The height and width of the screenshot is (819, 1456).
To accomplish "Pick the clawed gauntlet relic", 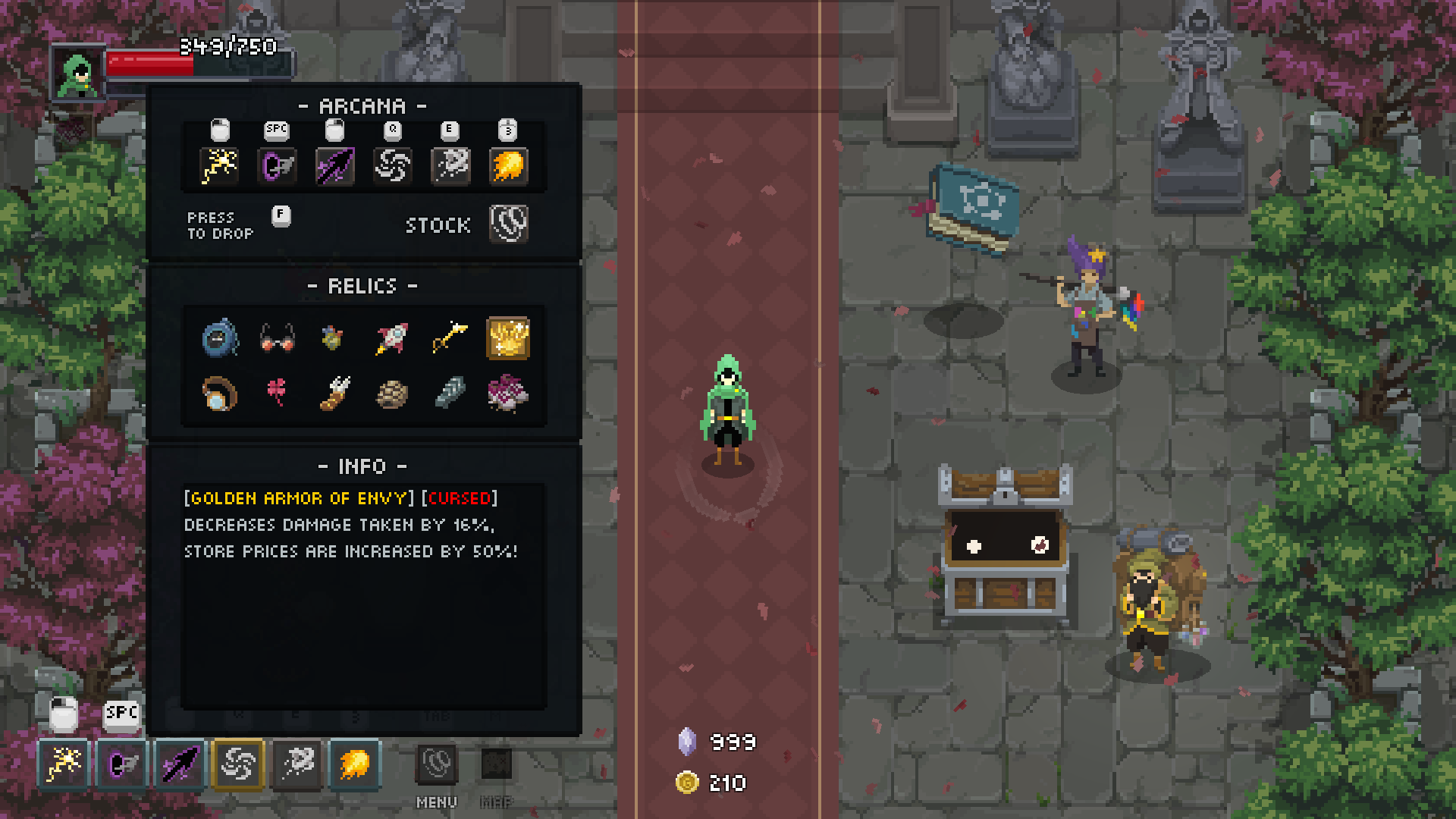I will coord(334,394).
